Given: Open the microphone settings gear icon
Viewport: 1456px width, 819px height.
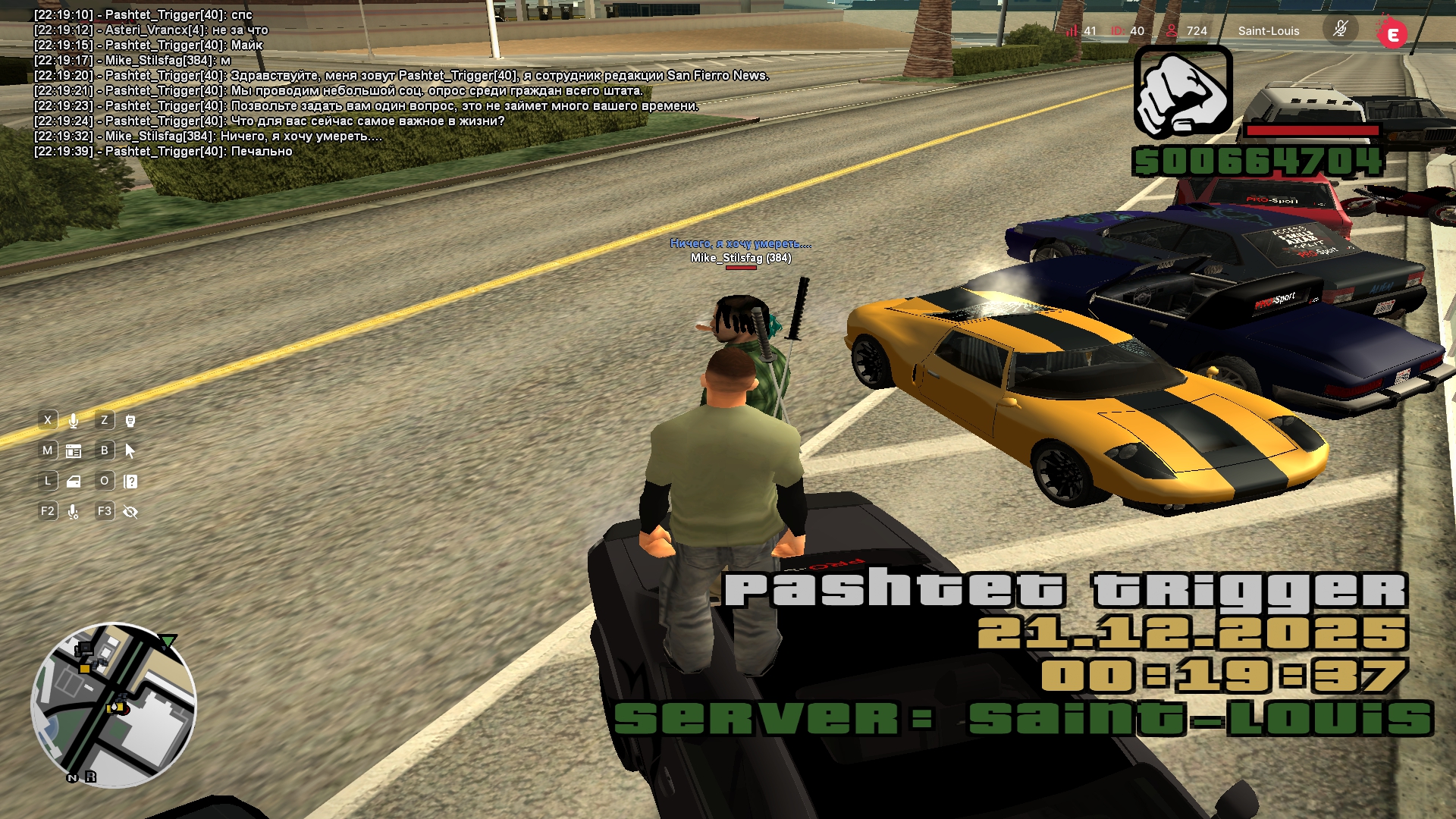Looking at the screenshot, I should coord(74,512).
